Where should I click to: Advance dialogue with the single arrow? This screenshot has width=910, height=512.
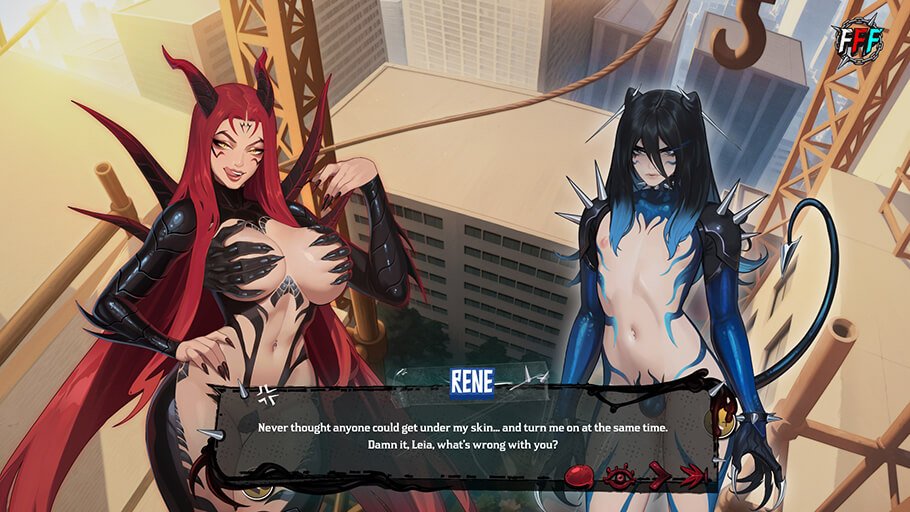(x=657, y=477)
